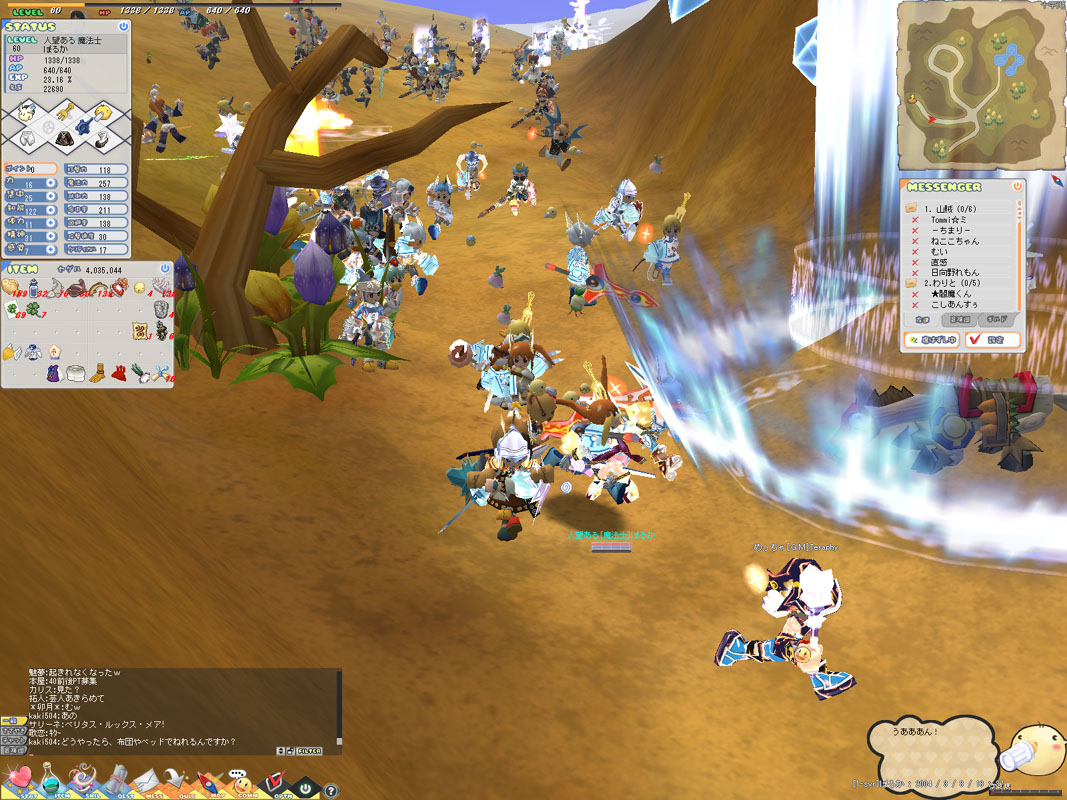Image resolution: width=1067 pixels, height=800 pixels.
Task: Close the Item window
Action: pos(165,269)
